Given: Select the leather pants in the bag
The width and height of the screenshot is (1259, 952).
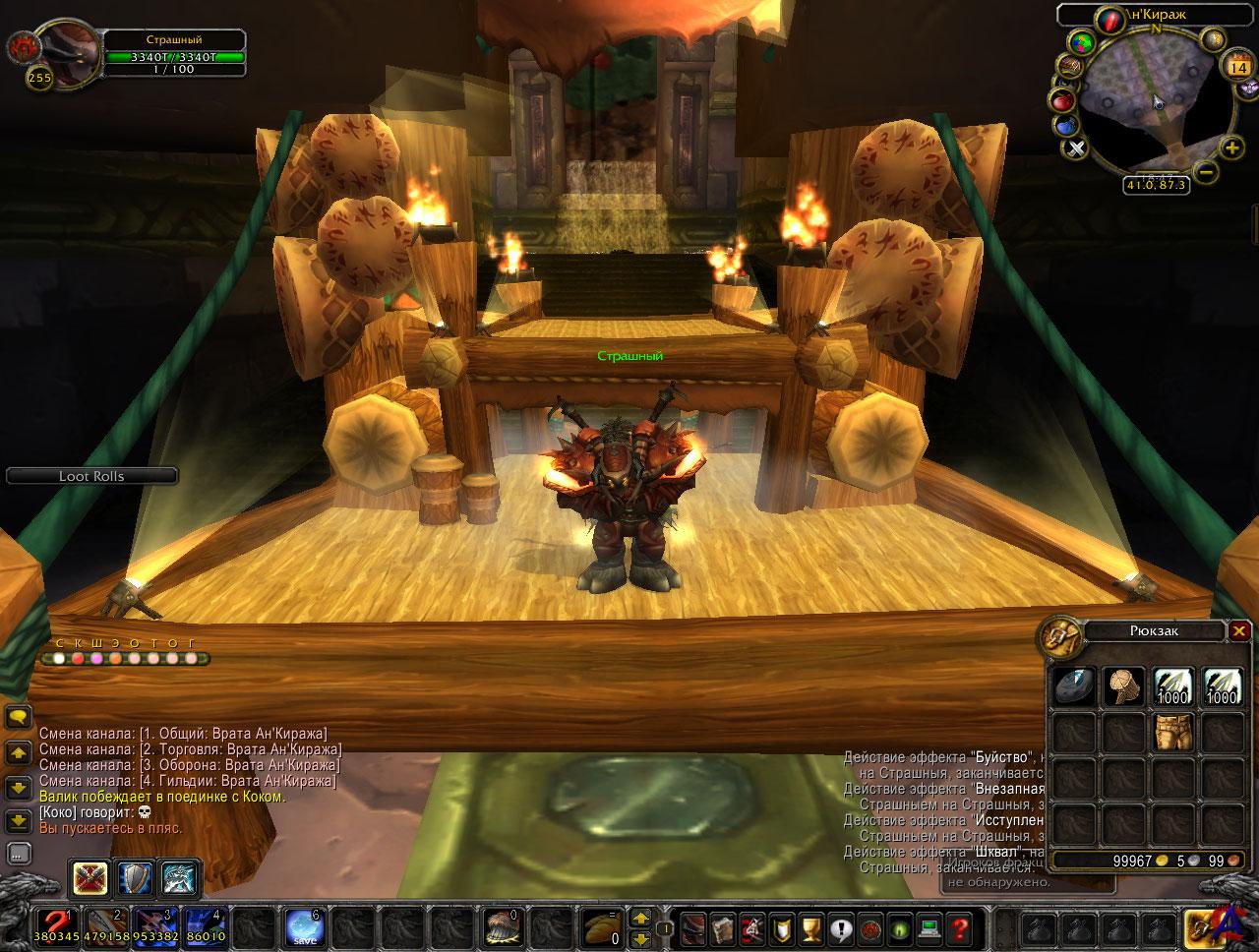Looking at the screenshot, I should [1173, 731].
